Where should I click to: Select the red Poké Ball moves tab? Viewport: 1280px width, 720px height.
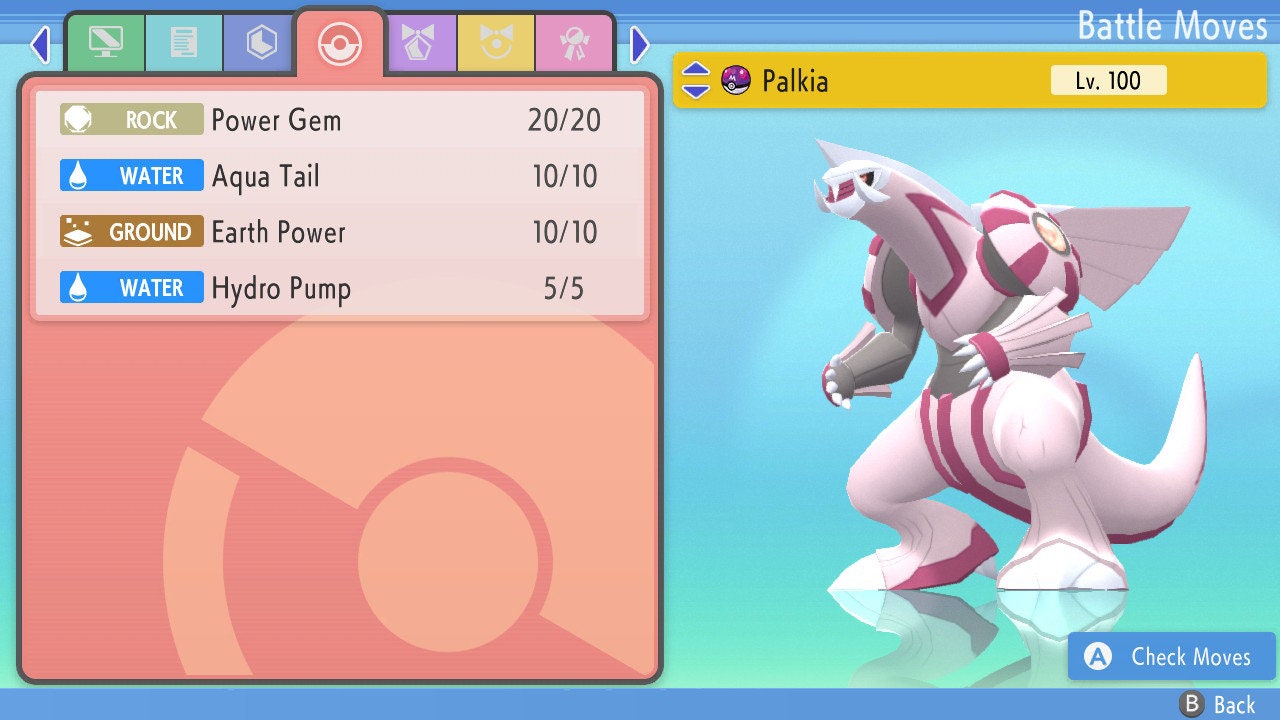click(339, 44)
